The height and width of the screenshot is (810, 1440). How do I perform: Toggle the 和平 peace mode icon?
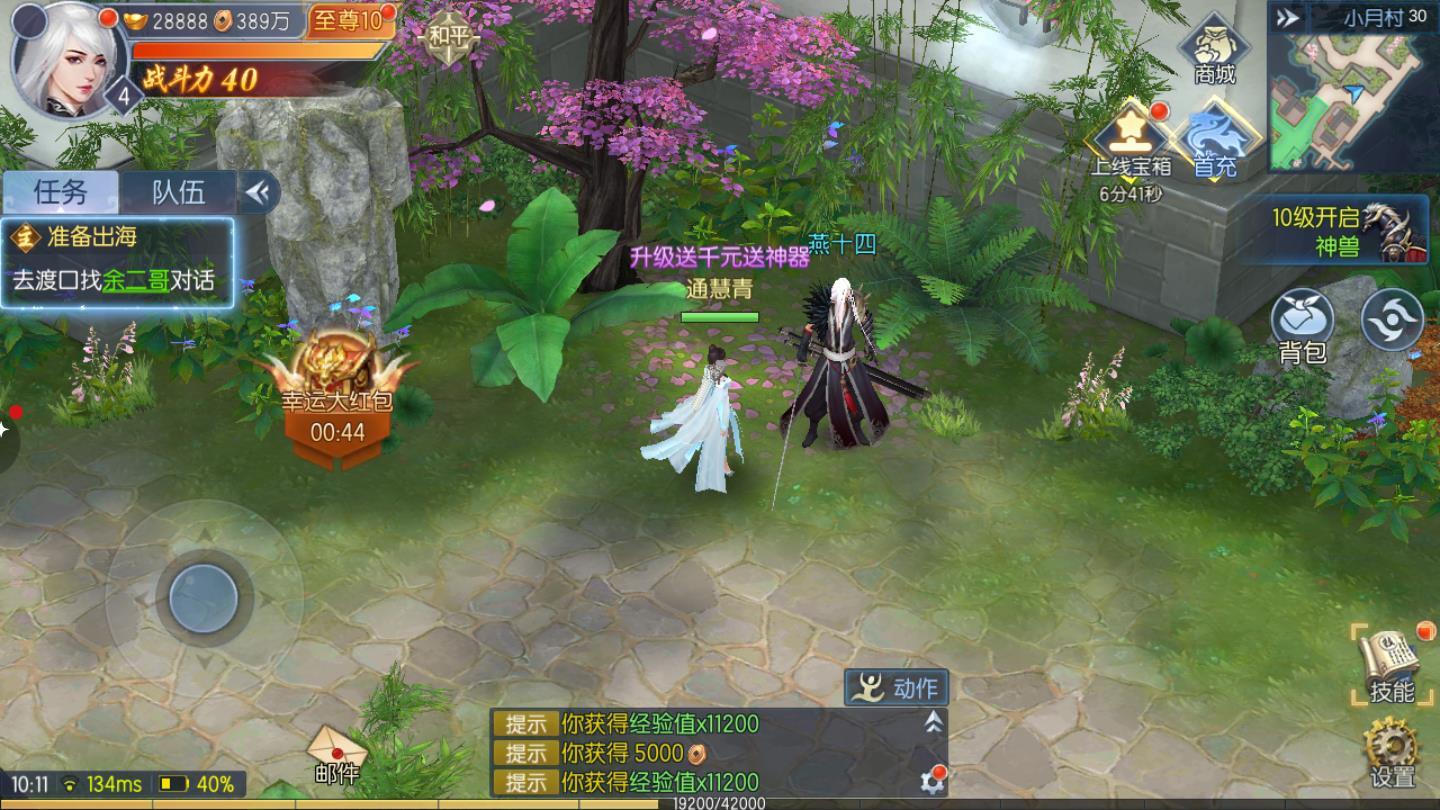(x=447, y=38)
